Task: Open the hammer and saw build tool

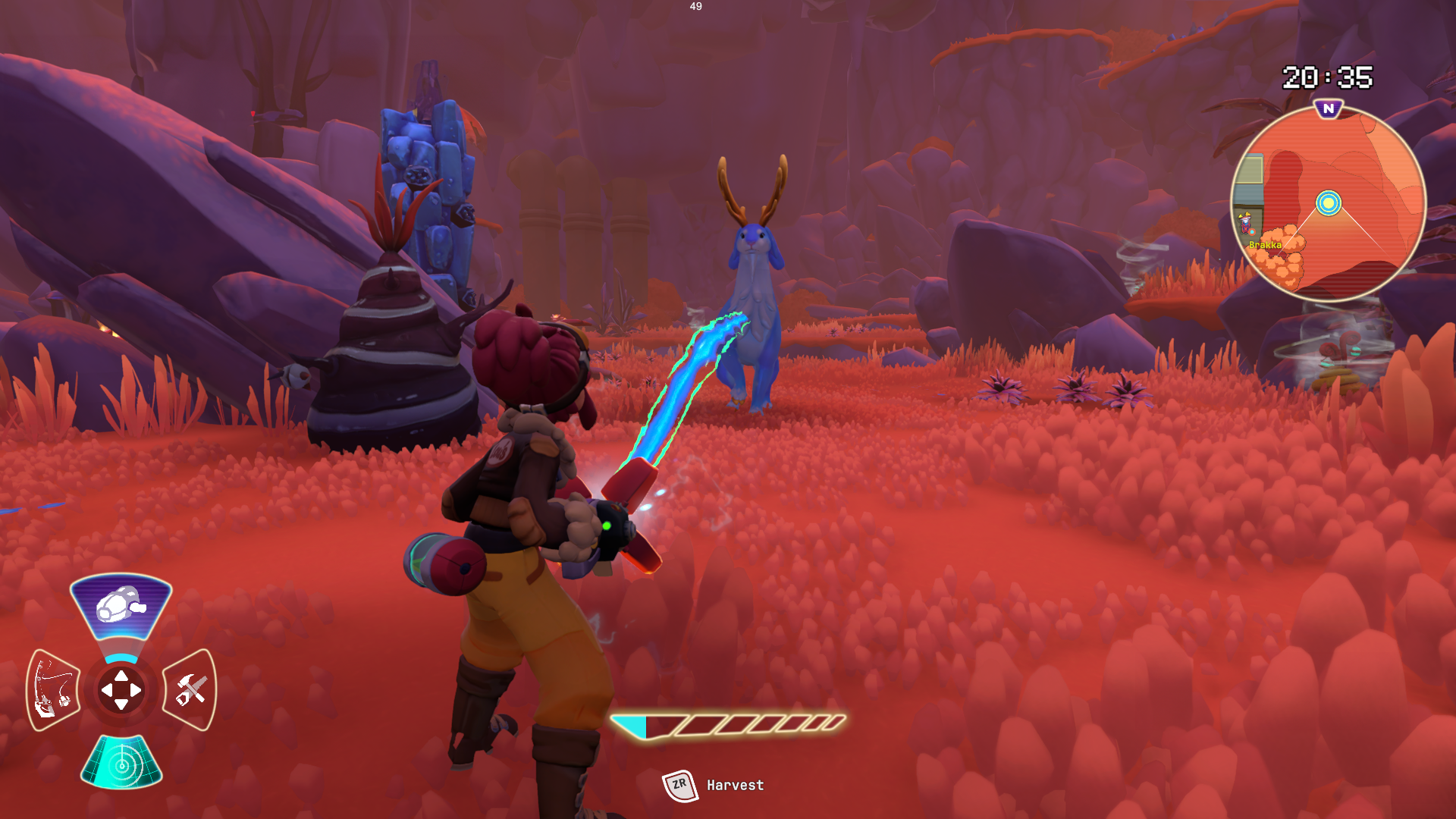Action: [190, 689]
